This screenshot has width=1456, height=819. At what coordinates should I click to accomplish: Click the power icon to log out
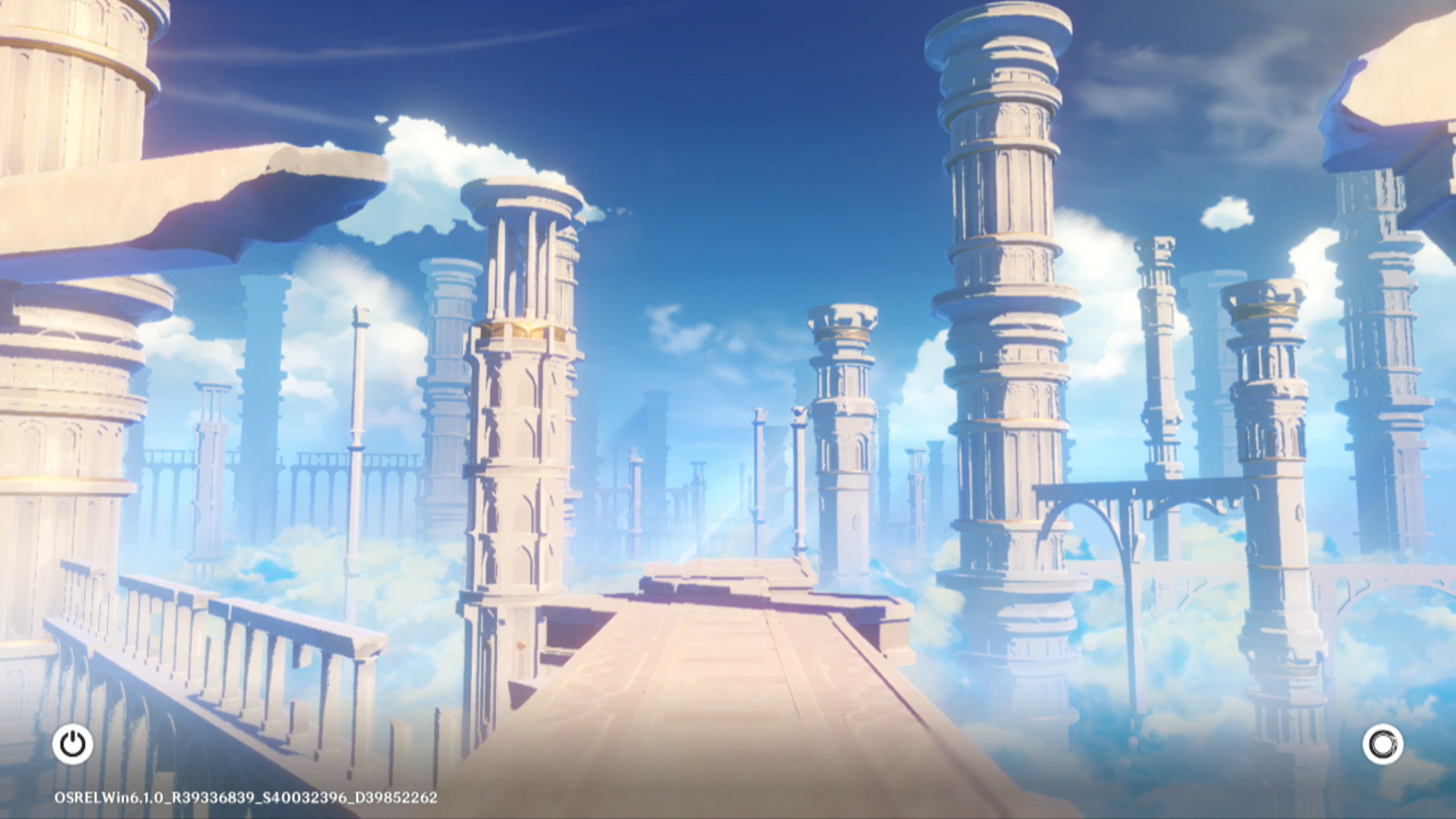73,744
